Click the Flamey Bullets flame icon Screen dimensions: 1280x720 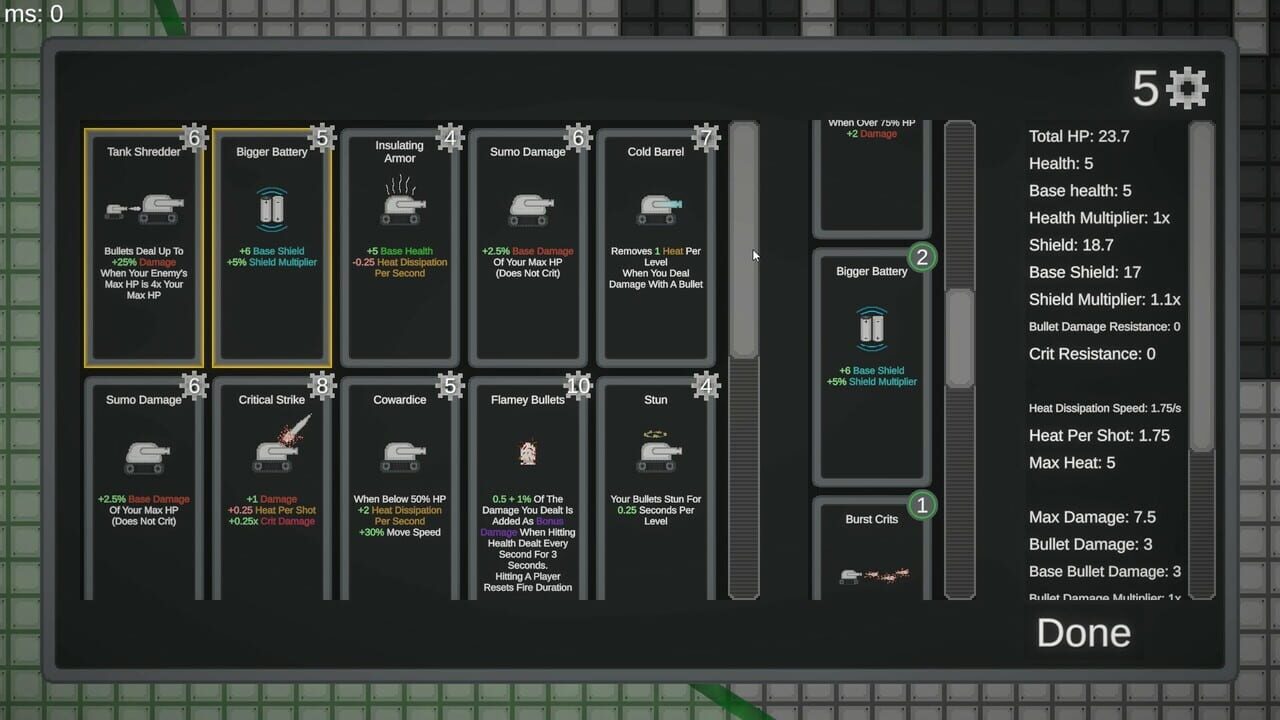(528, 453)
